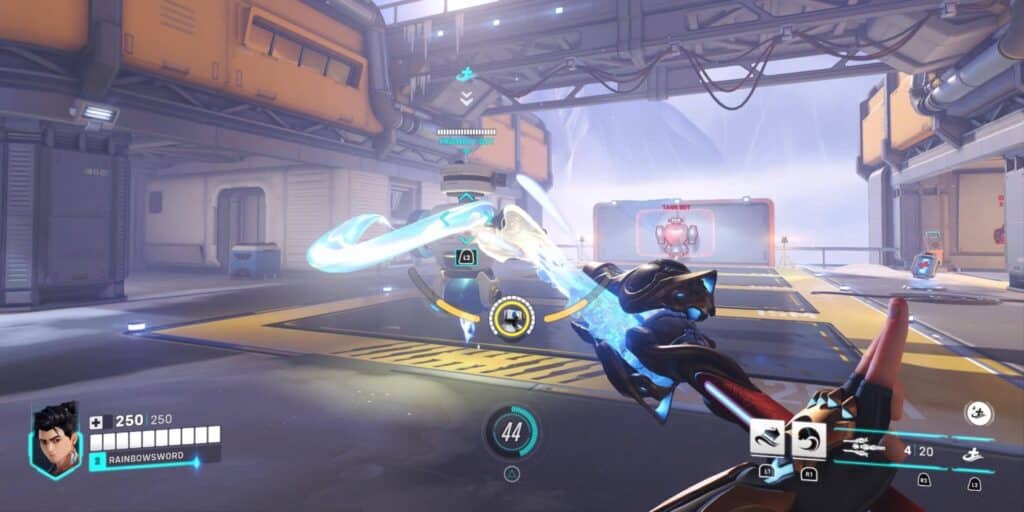Activate the ultimate charge meter showing 44
The height and width of the screenshot is (512, 1024).
512,432
